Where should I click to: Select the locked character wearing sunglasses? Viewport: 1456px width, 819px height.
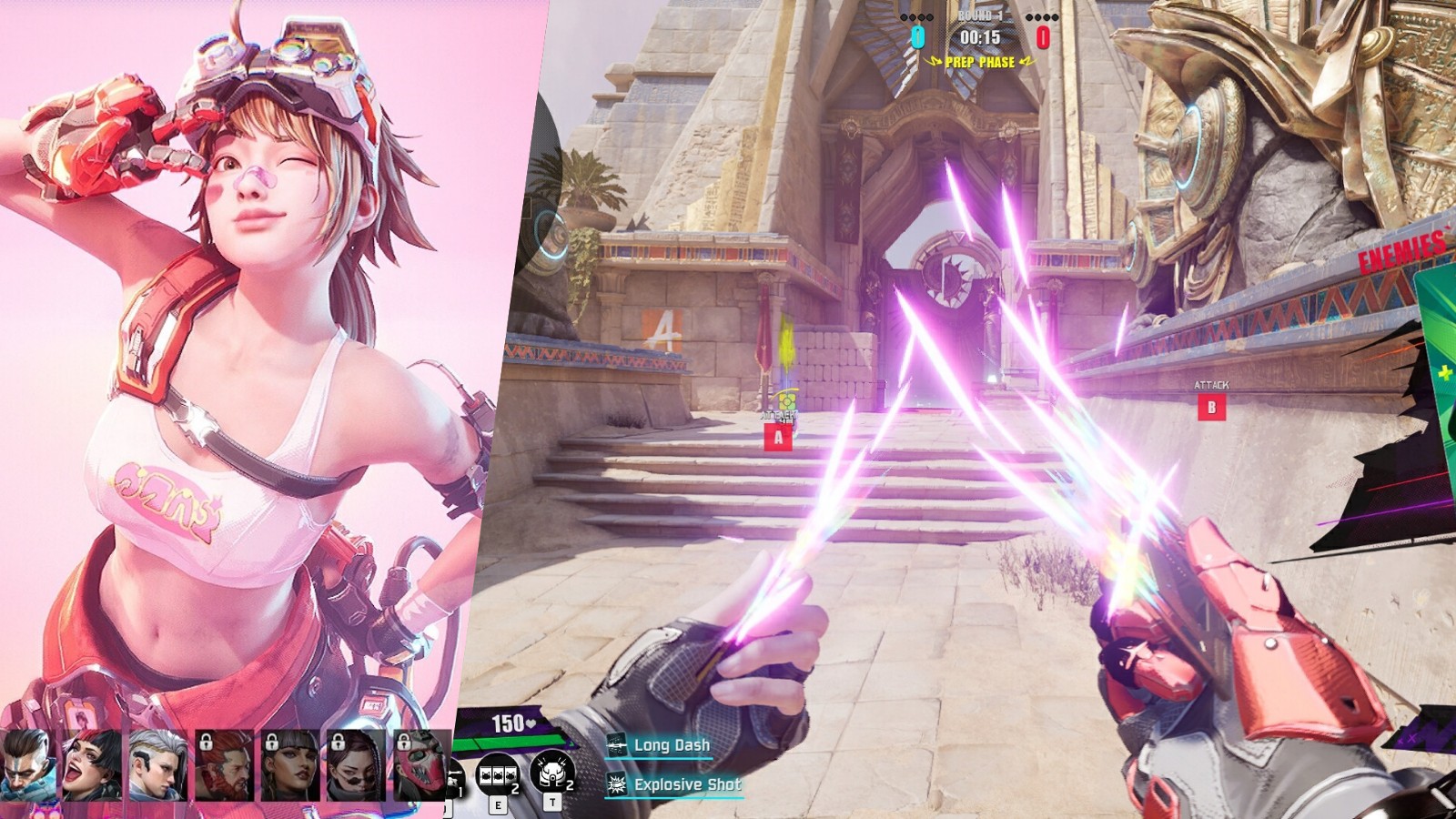(355, 764)
